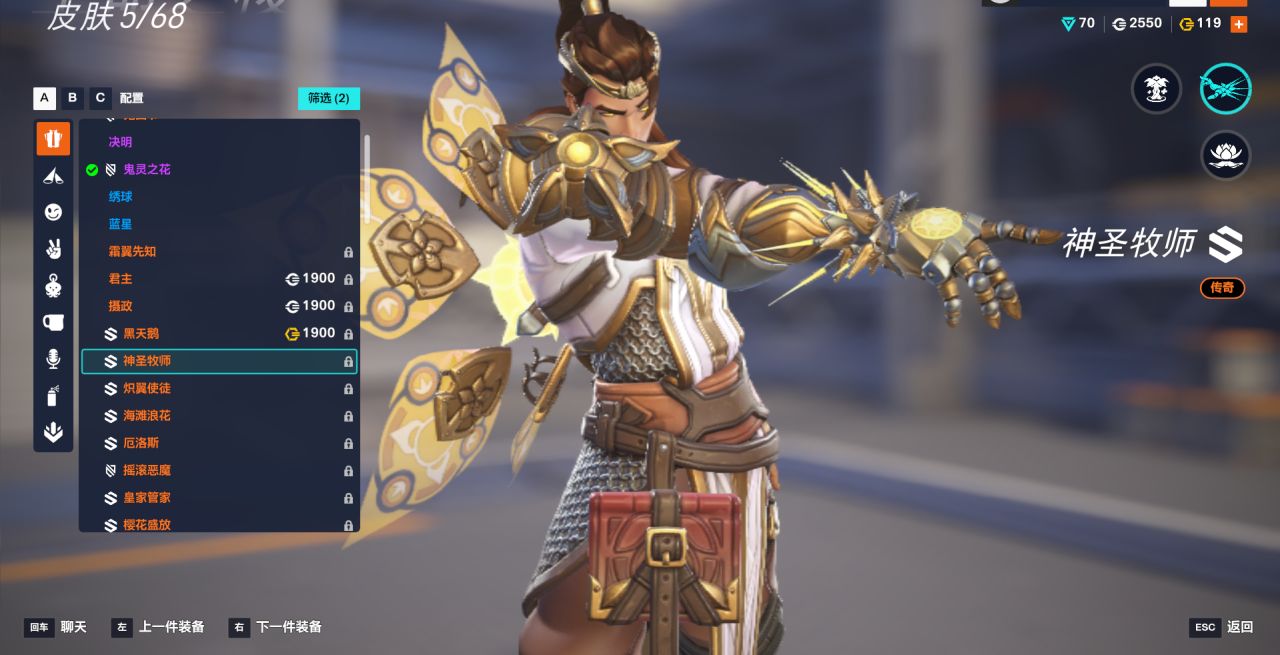Click the orange plus to add currency

pyautogui.click(x=1239, y=24)
